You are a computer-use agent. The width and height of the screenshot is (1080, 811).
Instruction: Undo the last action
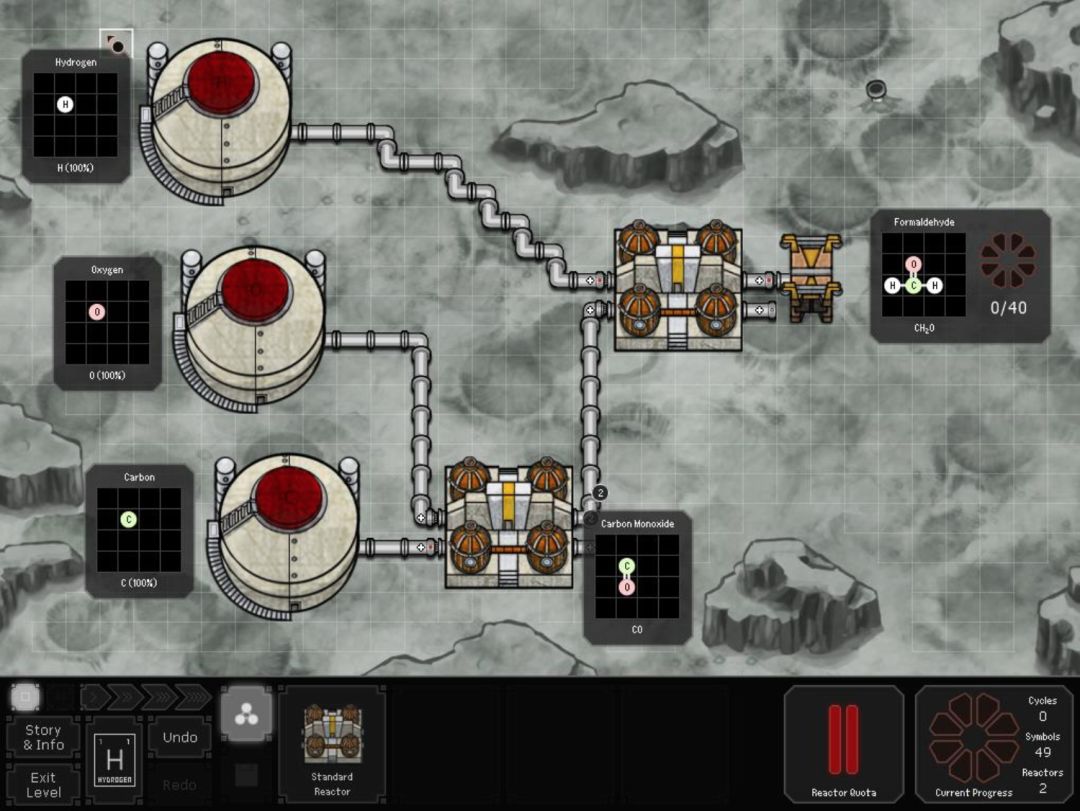tap(180, 737)
